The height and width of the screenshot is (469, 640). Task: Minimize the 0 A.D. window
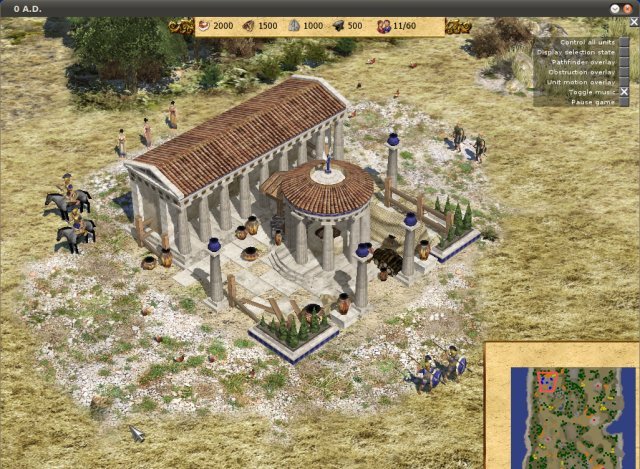point(614,8)
